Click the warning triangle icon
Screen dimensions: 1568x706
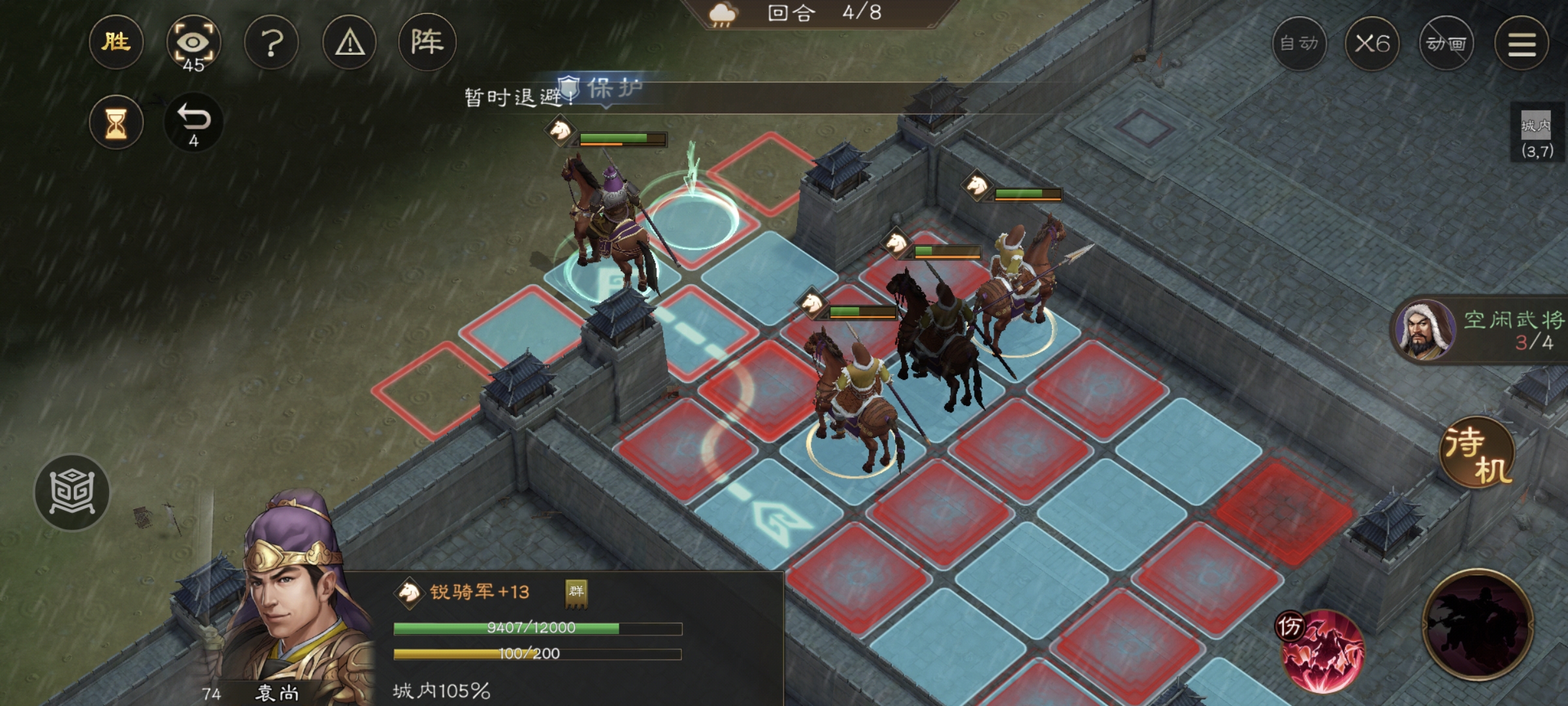(349, 42)
